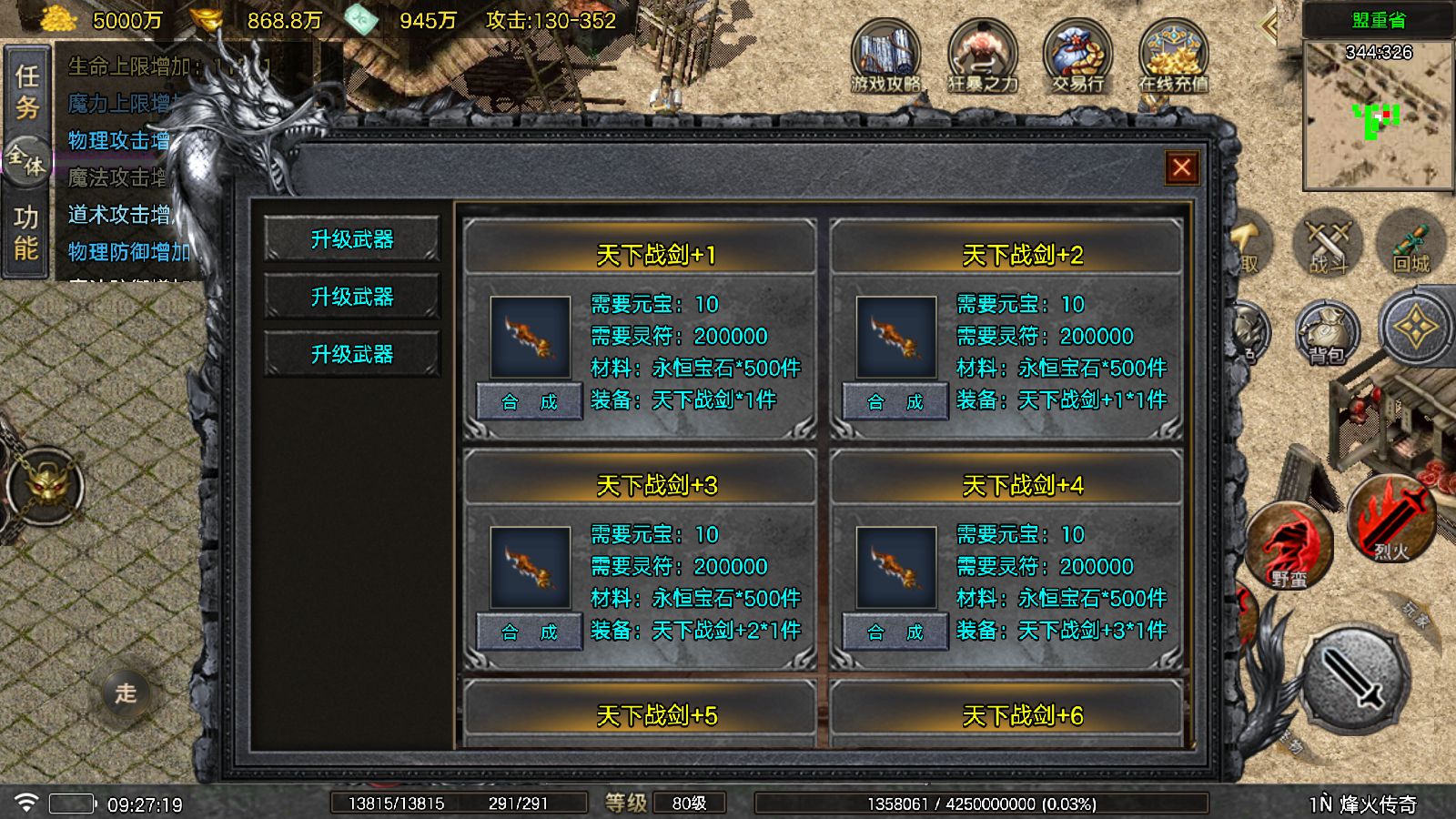
Task: Open the minimap
Action: 1378,116
